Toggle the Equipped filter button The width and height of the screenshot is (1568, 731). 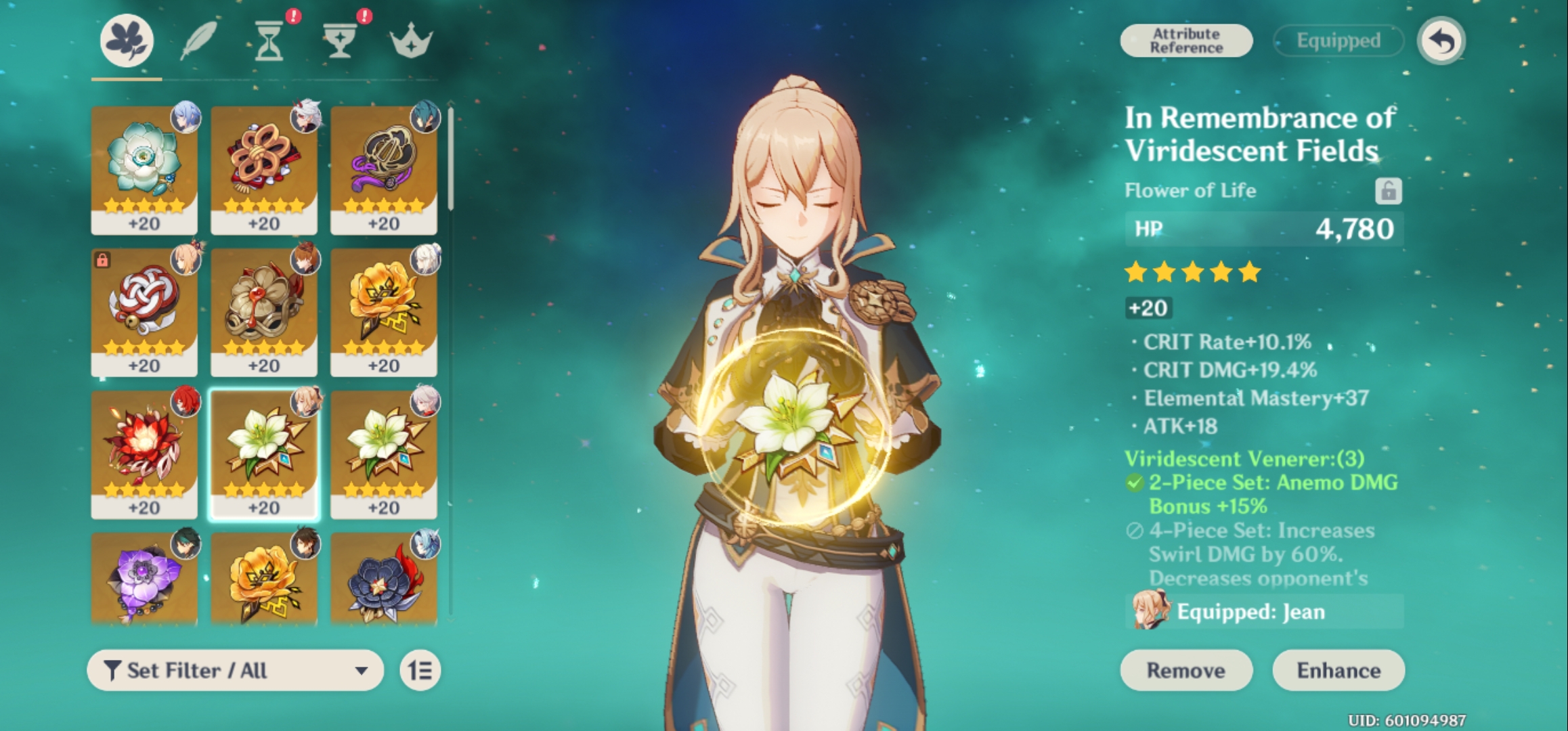click(1338, 41)
